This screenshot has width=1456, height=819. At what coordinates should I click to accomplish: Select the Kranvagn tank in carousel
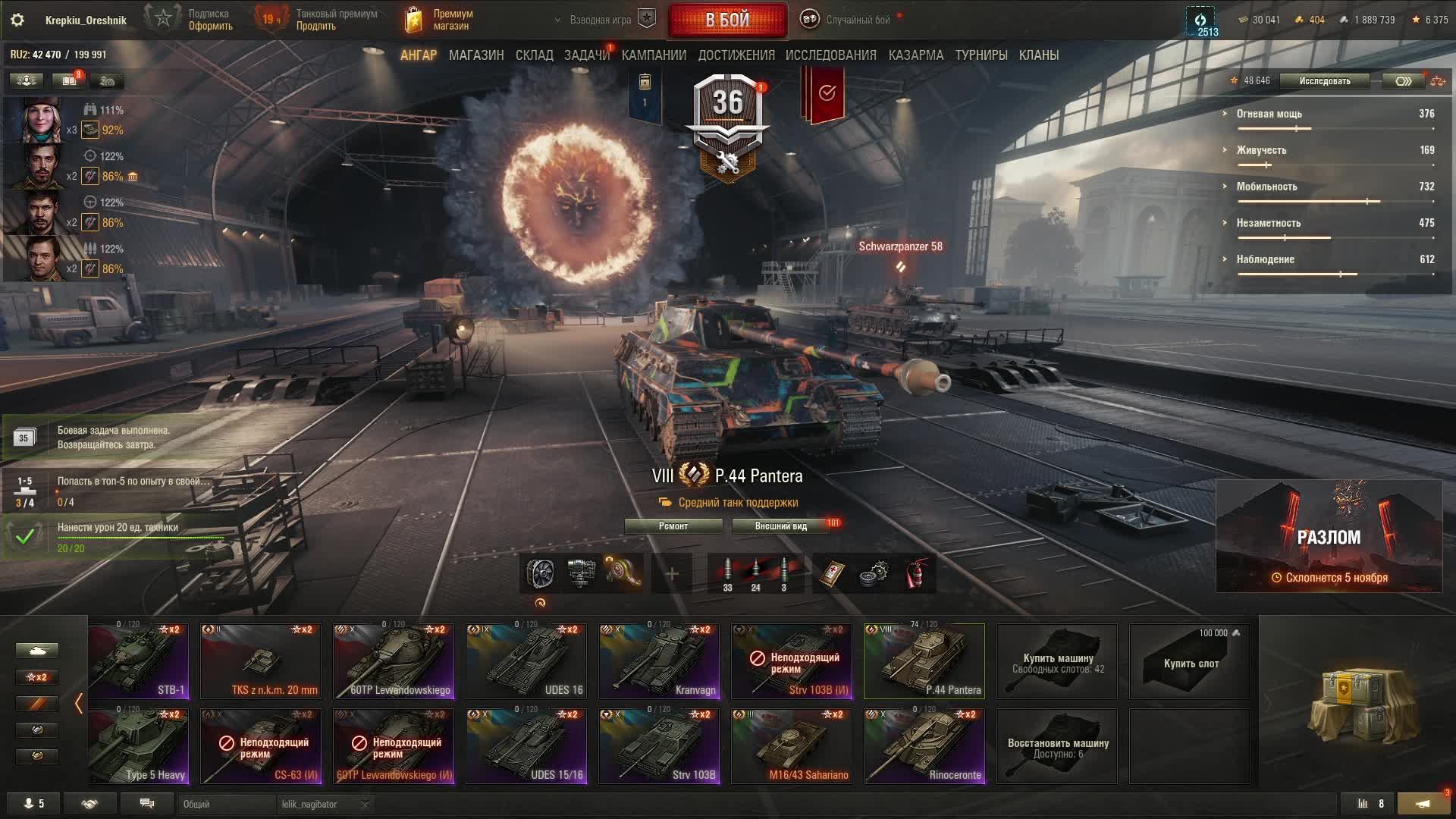(658, 661)
